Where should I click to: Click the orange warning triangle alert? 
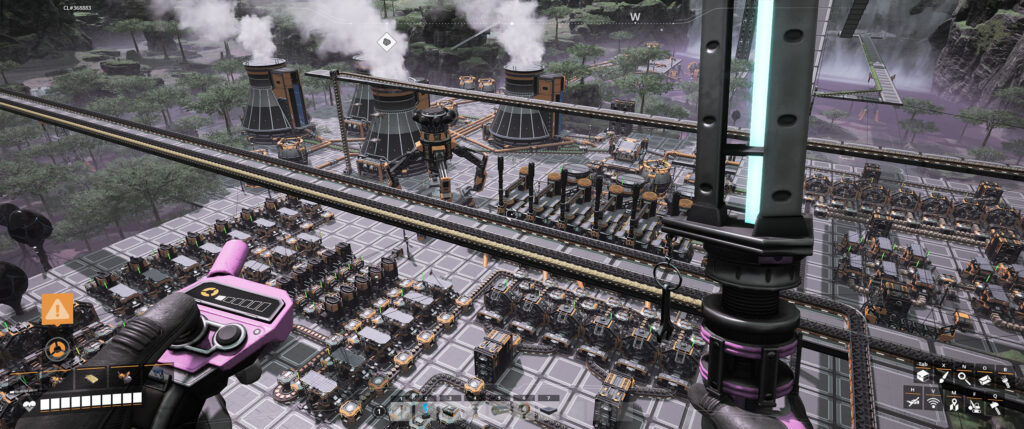(x=57, y=310)
